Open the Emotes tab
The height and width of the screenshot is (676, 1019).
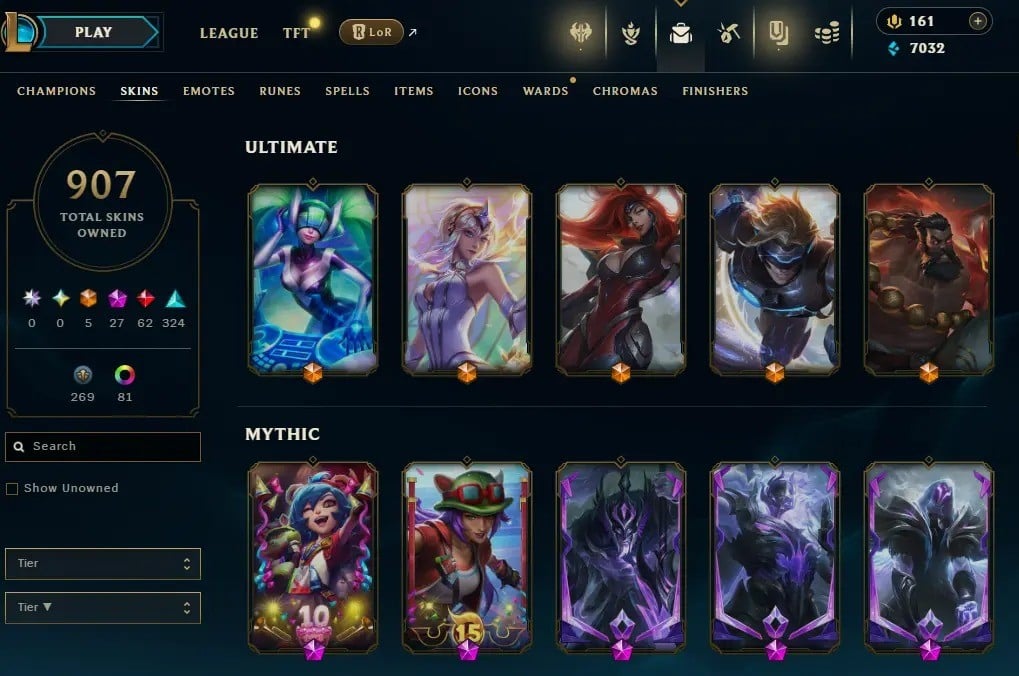pos(209,91)
